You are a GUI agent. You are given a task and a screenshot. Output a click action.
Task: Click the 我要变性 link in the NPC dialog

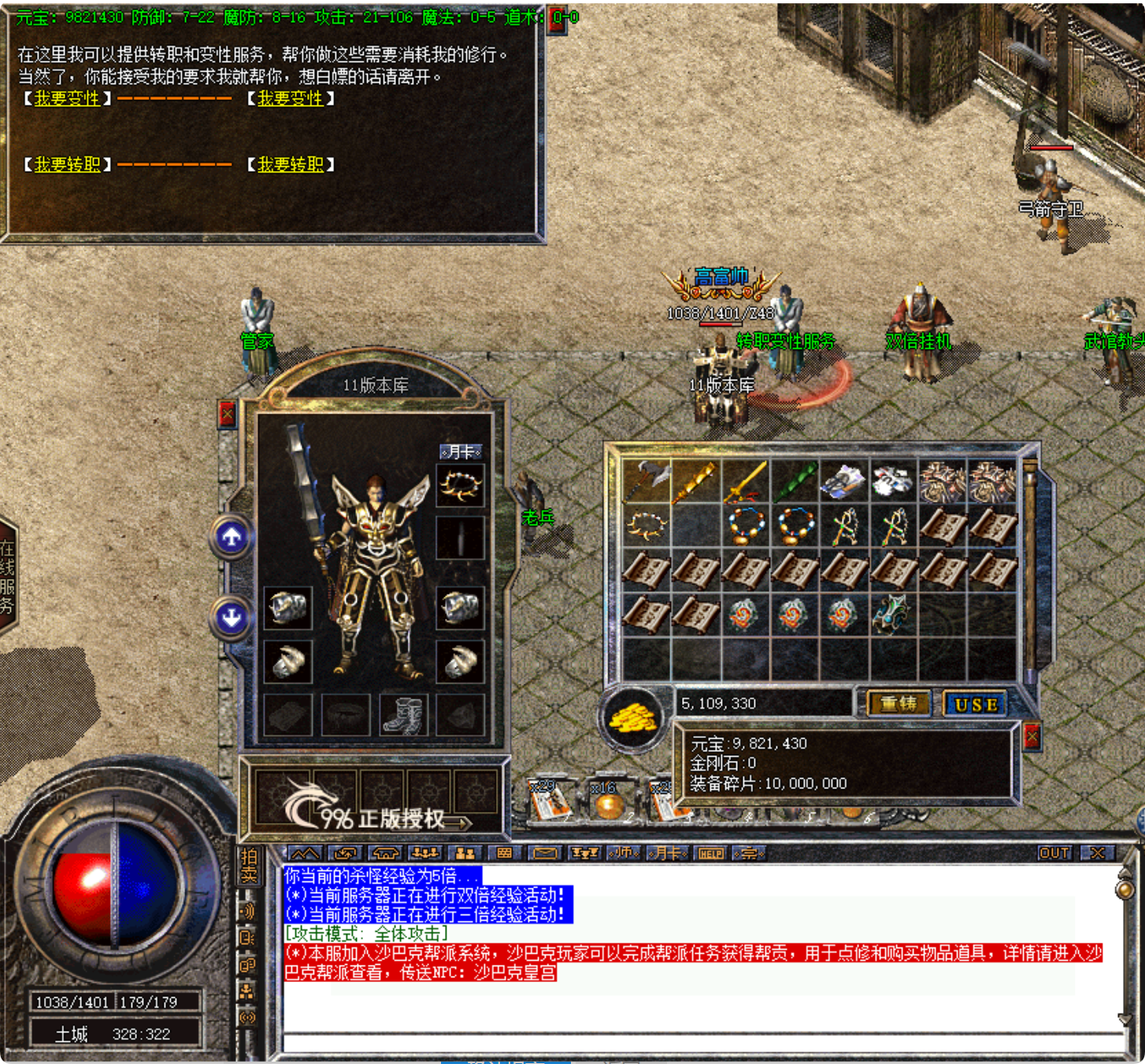[66, 98]
